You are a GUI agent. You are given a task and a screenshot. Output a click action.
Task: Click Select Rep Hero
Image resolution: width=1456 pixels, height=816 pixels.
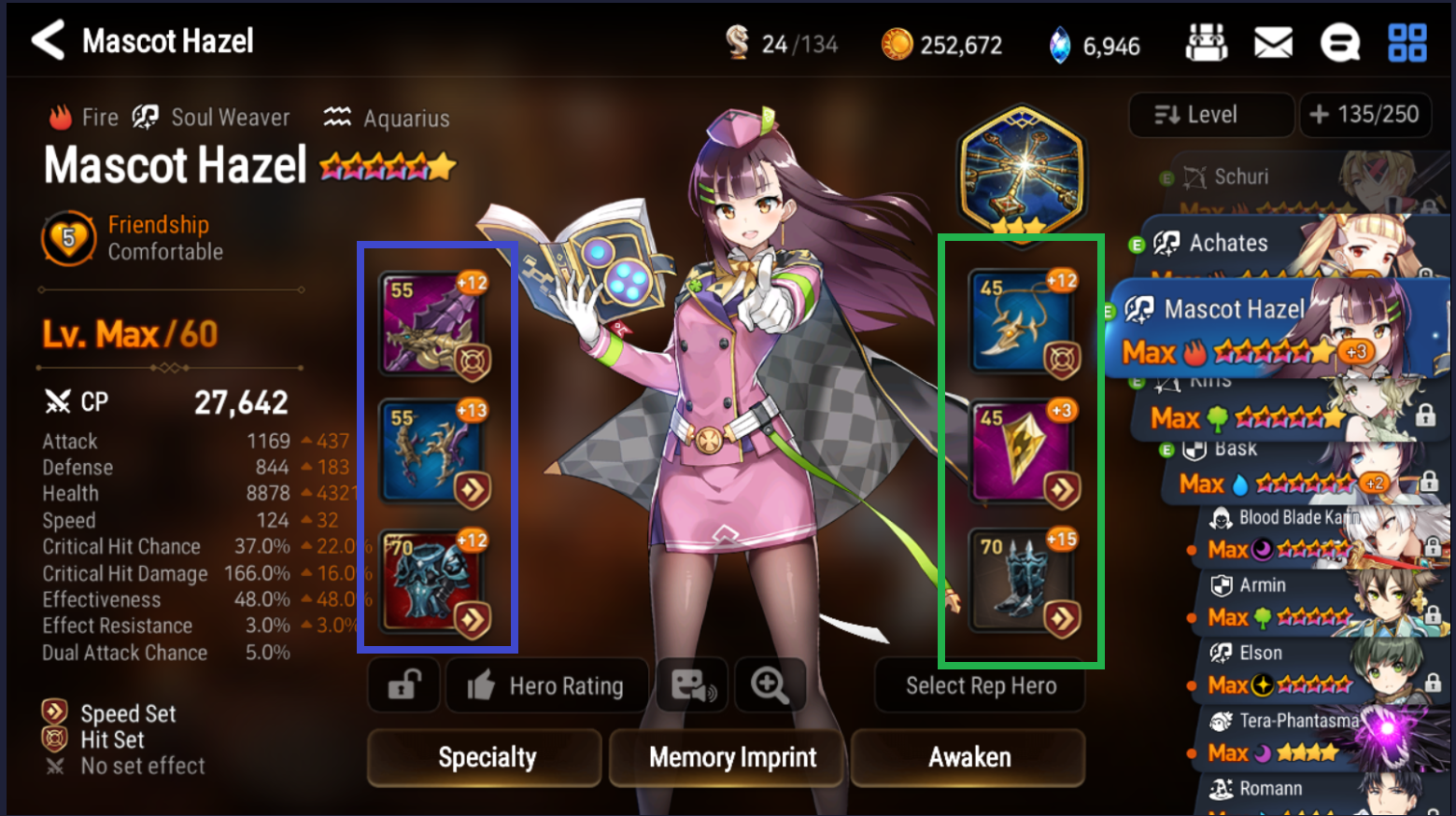(x=980, y=685)
